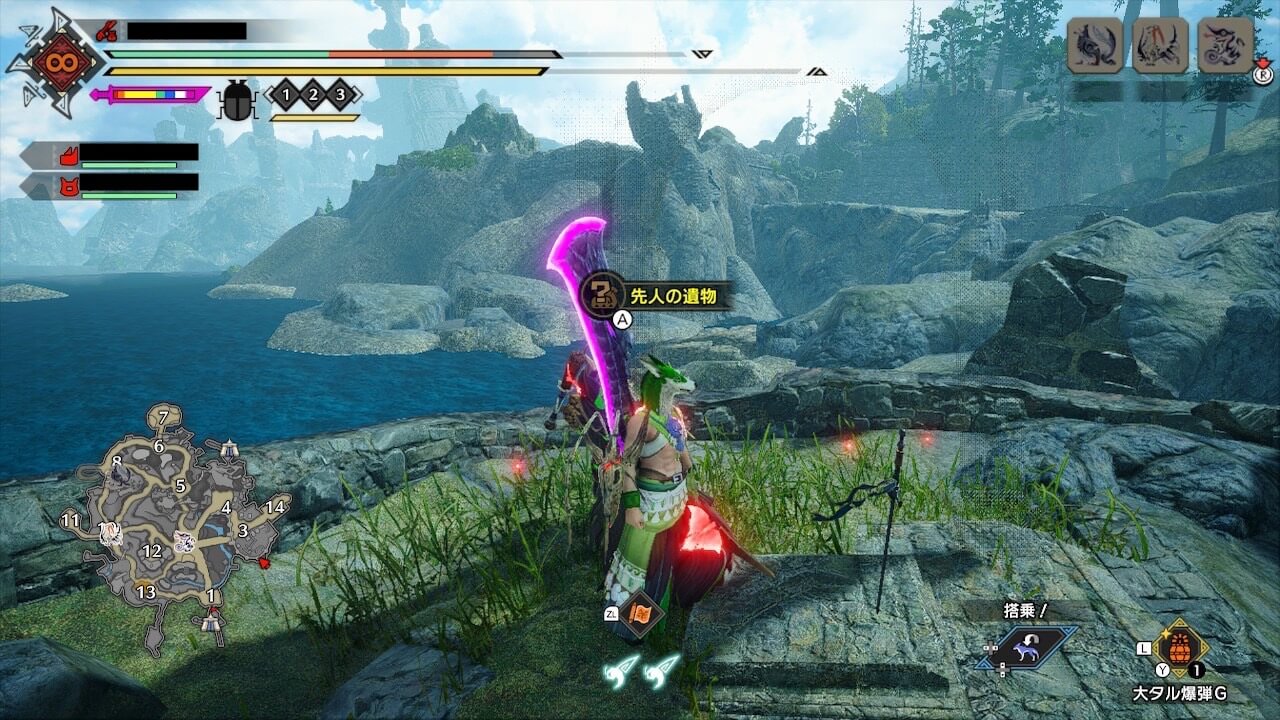Select the middle monster target icon
This screenshot has height=720, width=1280.
pos(1159,46)
